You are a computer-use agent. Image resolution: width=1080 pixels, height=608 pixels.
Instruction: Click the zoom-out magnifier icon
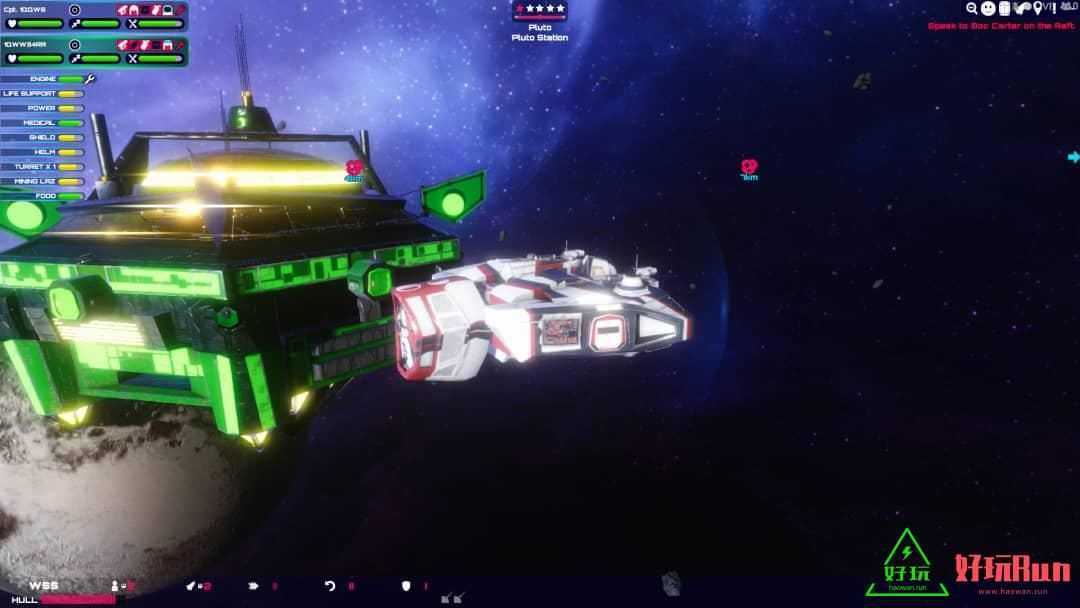tap(971, 8)
